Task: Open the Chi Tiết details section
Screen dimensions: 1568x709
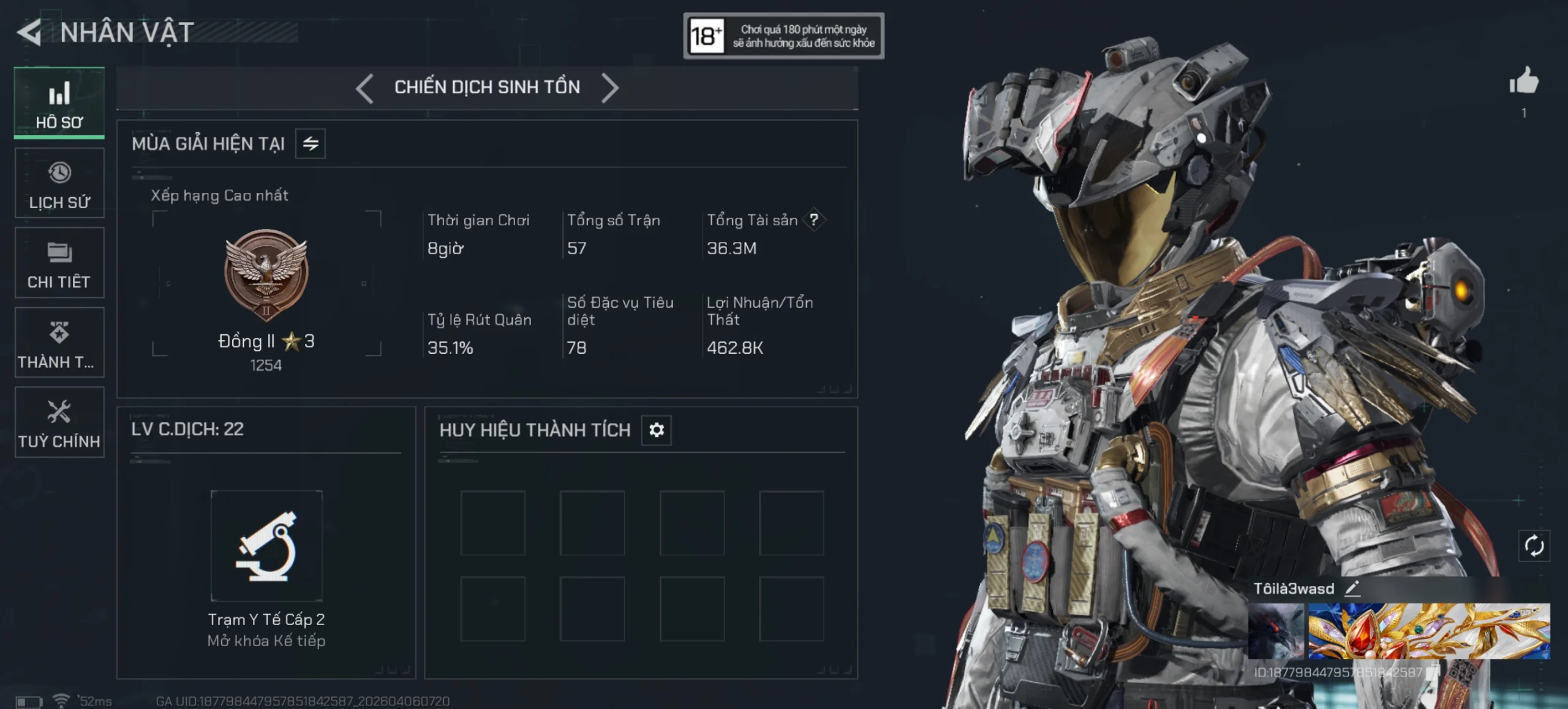Action: click(x=59, y=262)
